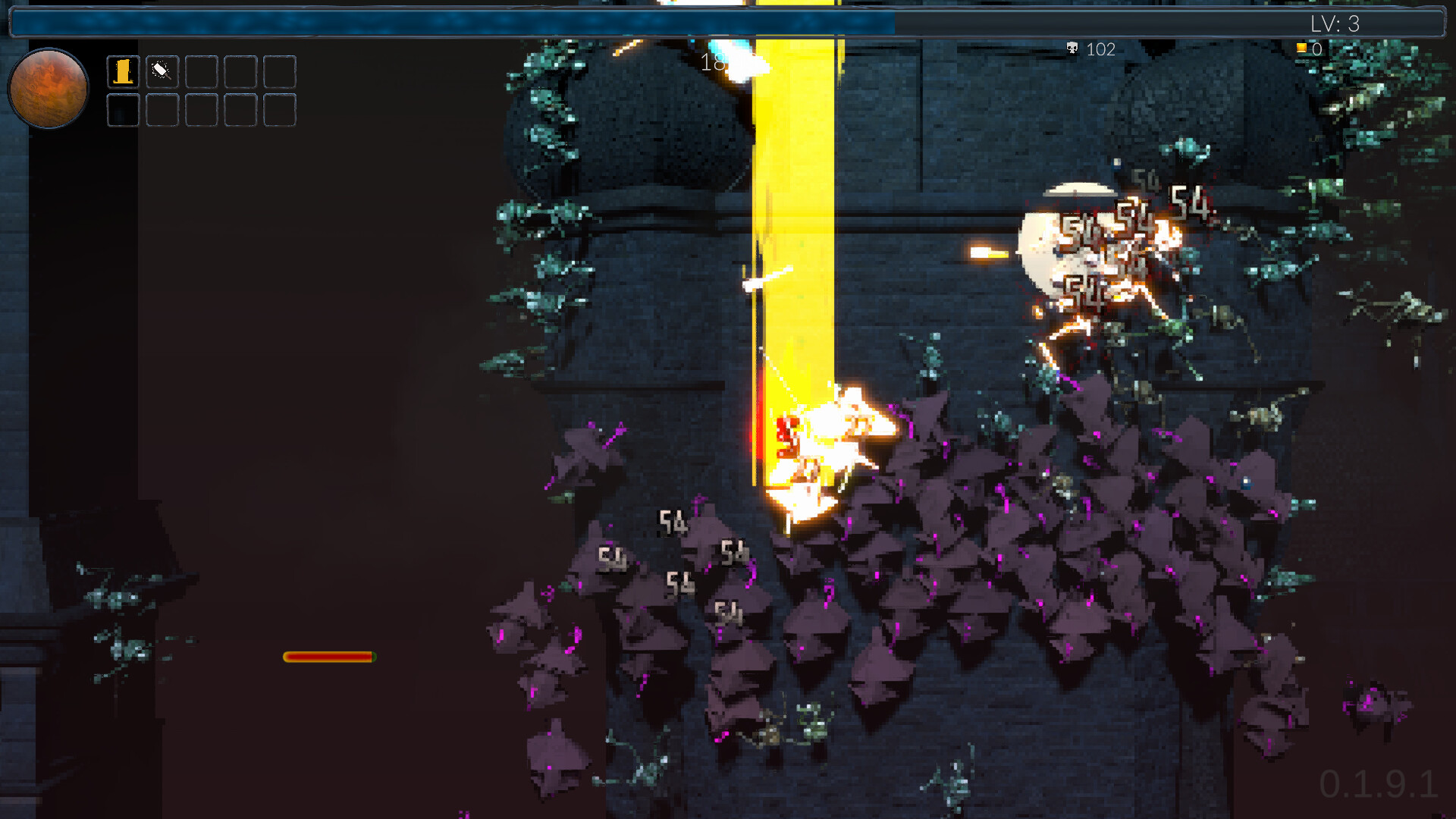Image resolution: width=1456 pixels, height=819 pixels.
Task: Click the blue experience bar at the top
Action: click(x=455, y=23)
